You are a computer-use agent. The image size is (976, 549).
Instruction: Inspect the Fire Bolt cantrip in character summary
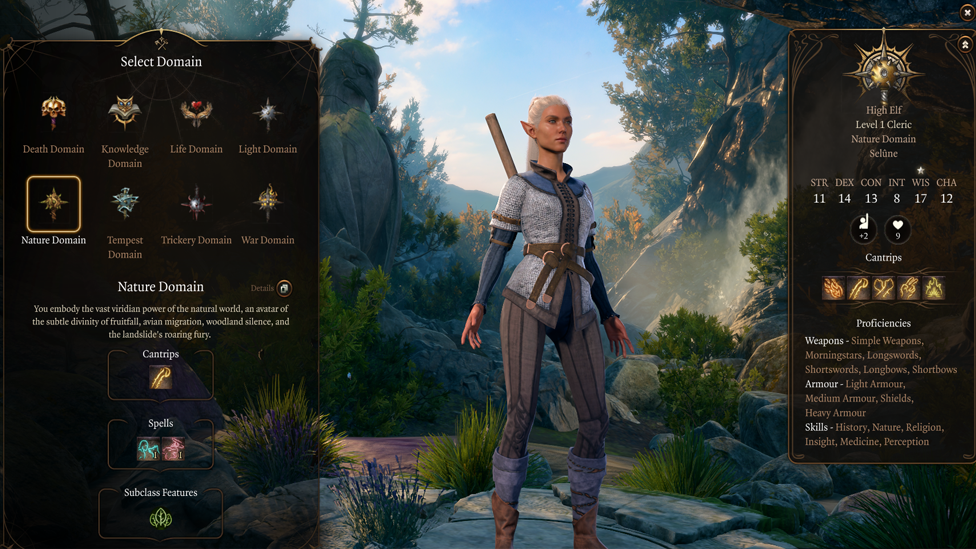(833, 288)
